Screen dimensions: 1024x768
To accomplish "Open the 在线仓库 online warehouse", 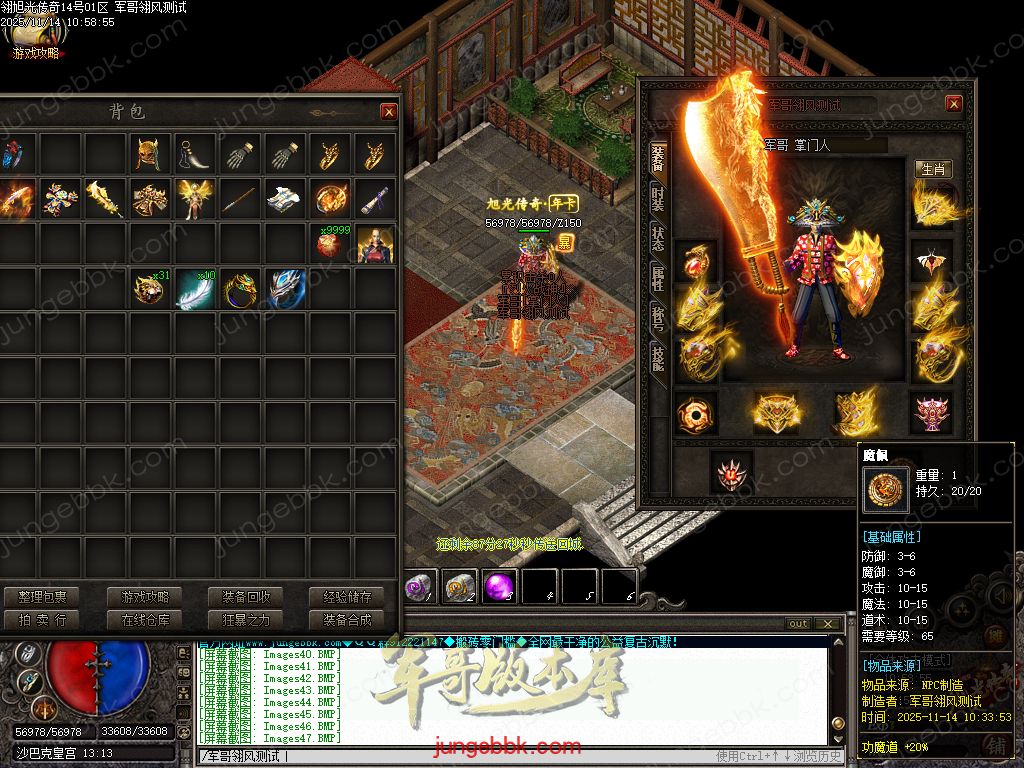I will [x=146, y=620].
